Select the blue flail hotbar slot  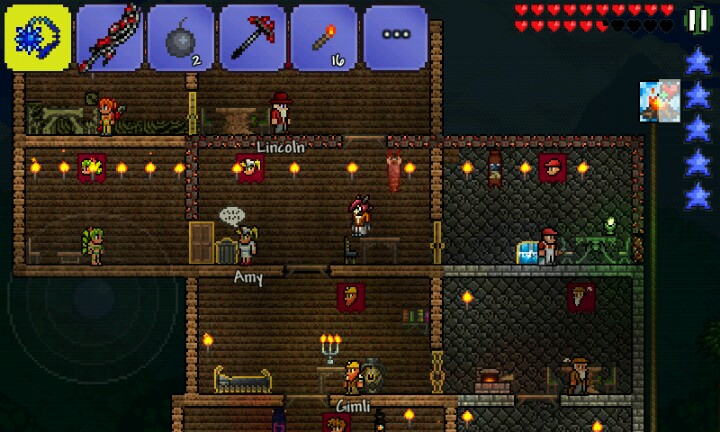coord(37,37)
